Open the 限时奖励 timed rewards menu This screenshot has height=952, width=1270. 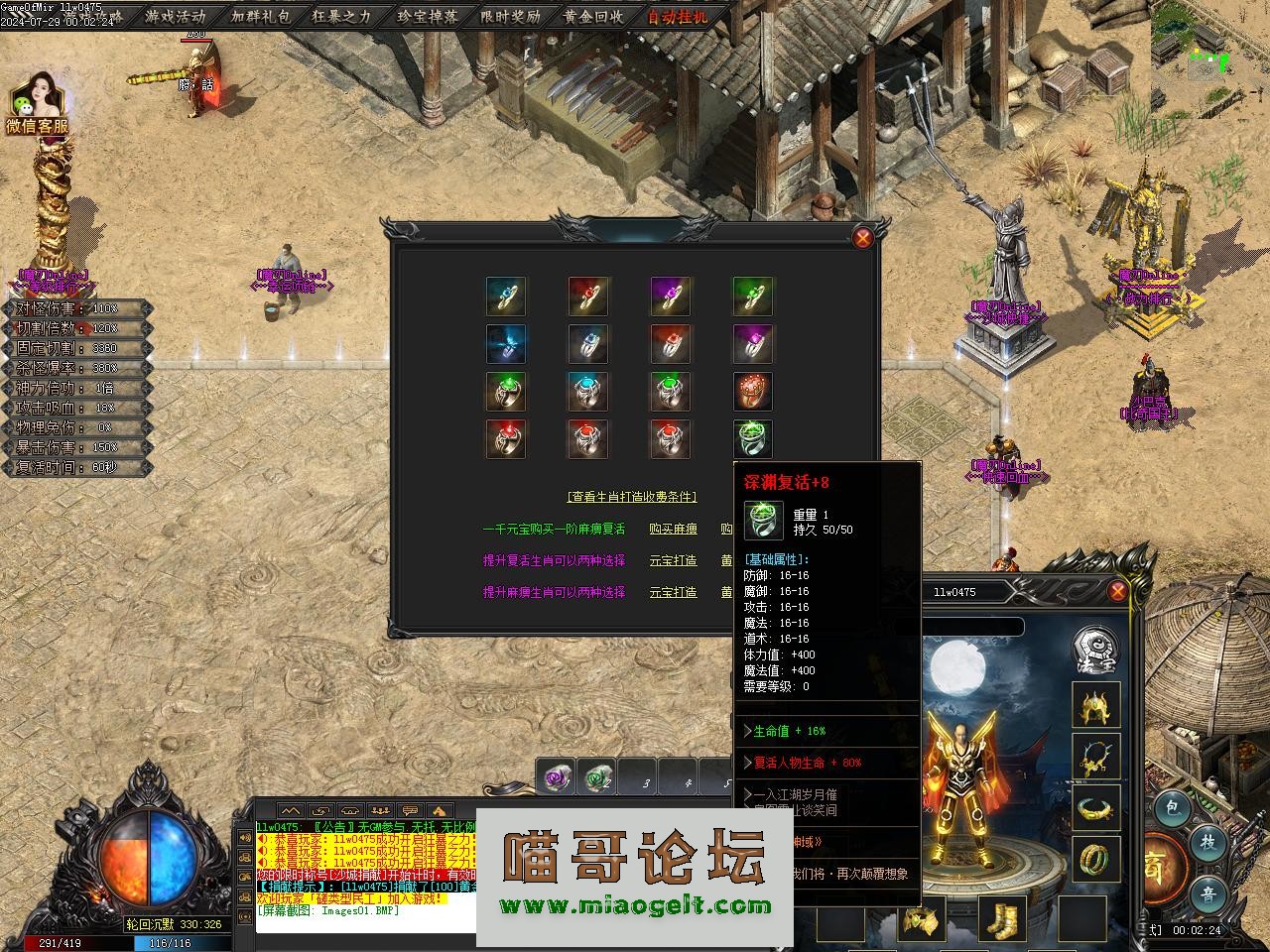point(510,16)
